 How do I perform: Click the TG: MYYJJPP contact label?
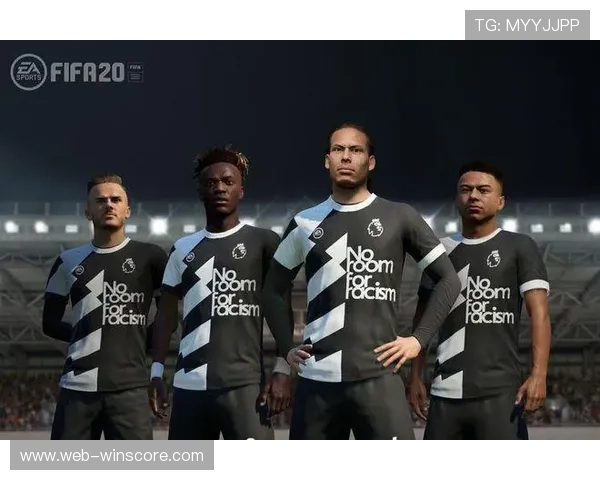tap(527, 25)
